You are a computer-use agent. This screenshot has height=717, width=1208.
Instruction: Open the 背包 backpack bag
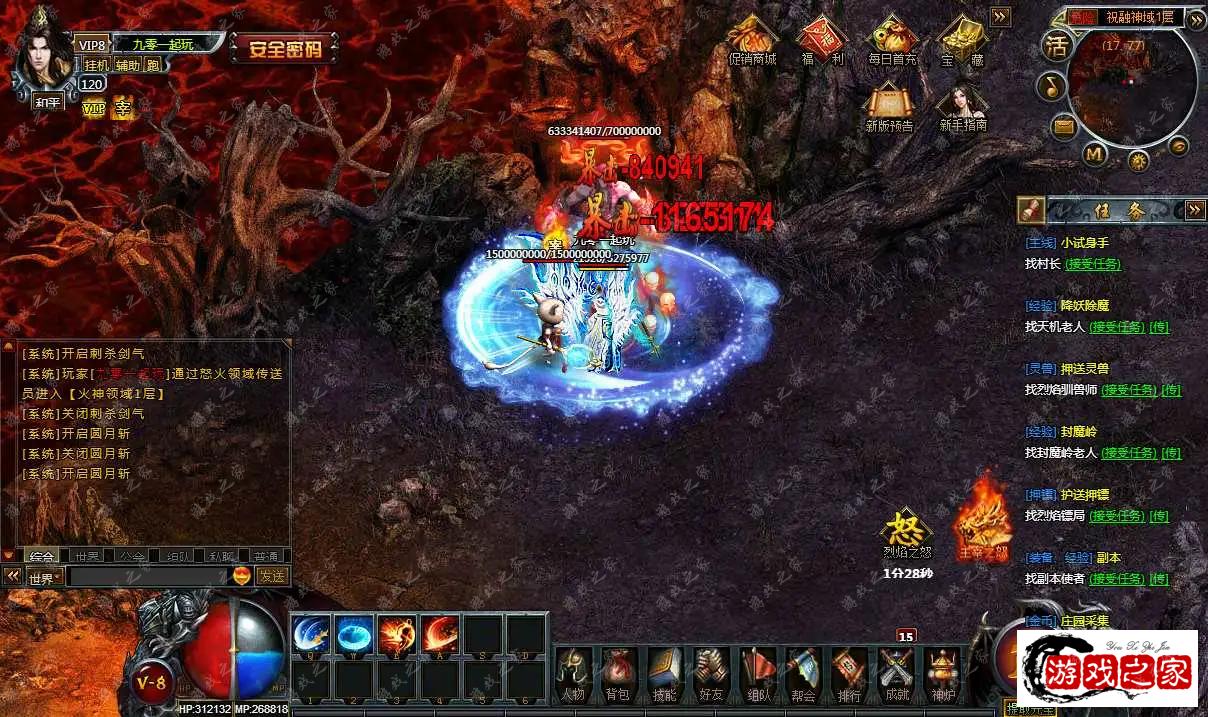click(617, 672)
